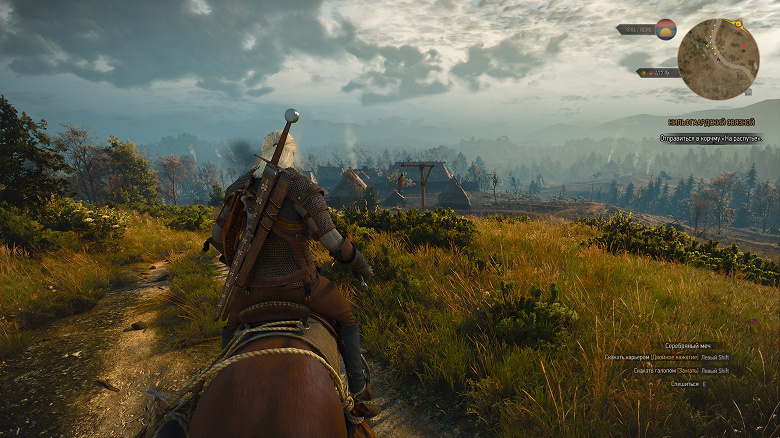Click the yellow quest marker on minimap edge

tap(739, 25)
